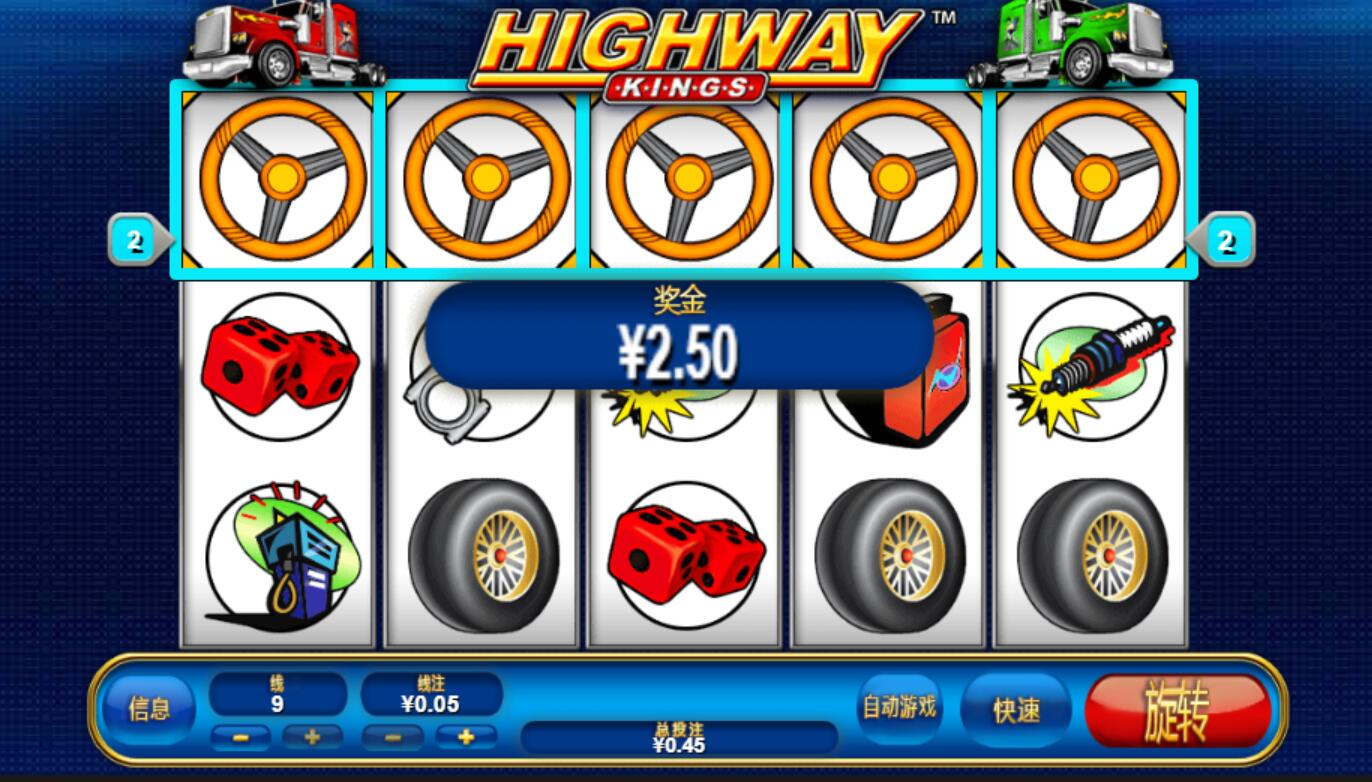Toggle 快速 turbo mode
The image size is (1372, 782).
[x=1016, y=709]
